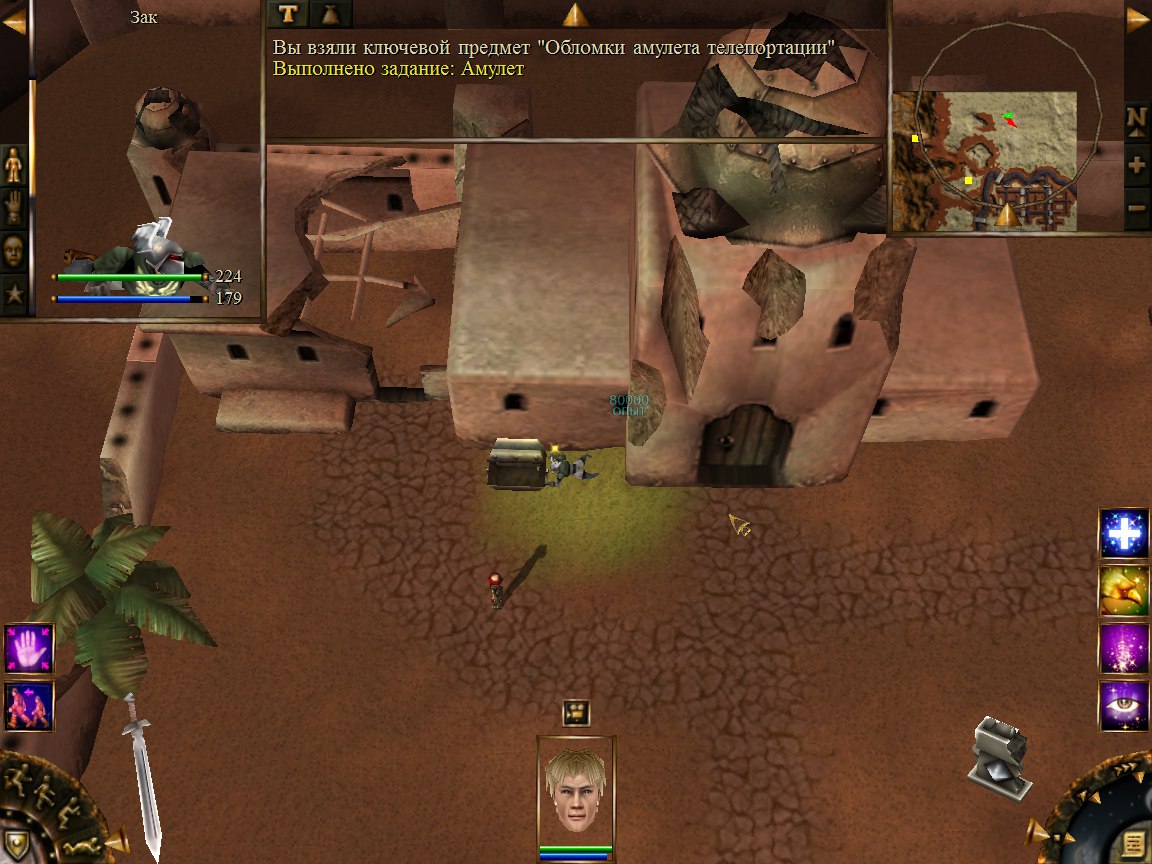
Task: Use the purple sparkle spell
Action: (1124, 647)
